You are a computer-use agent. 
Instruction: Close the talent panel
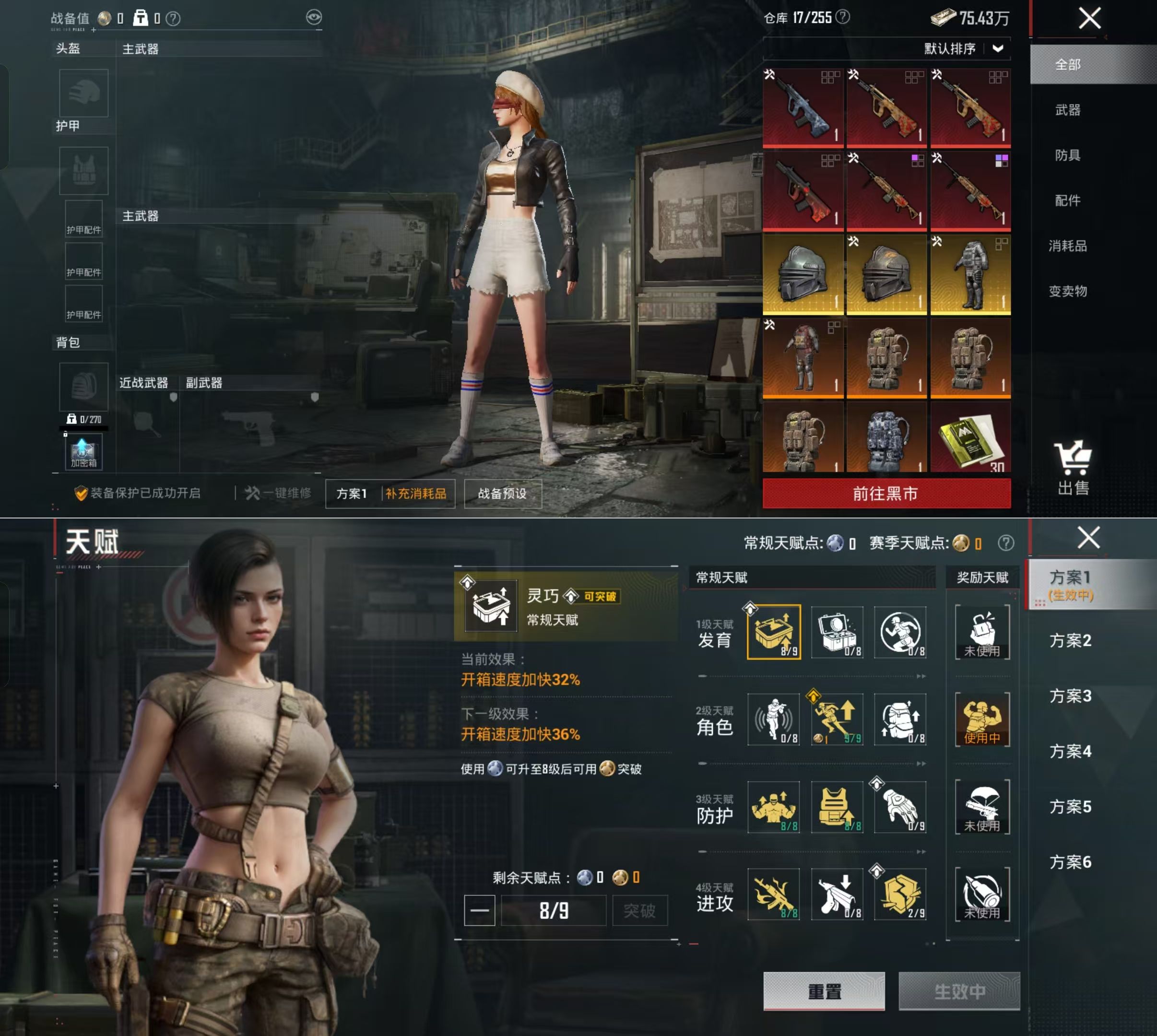1089,537
